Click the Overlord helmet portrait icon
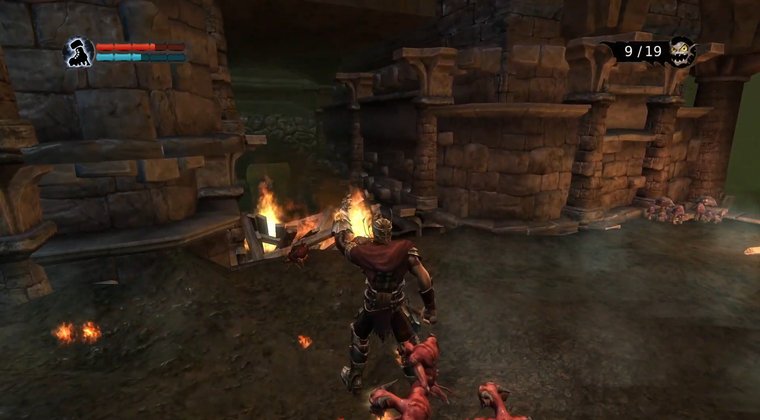 click(x=79, y=52)
